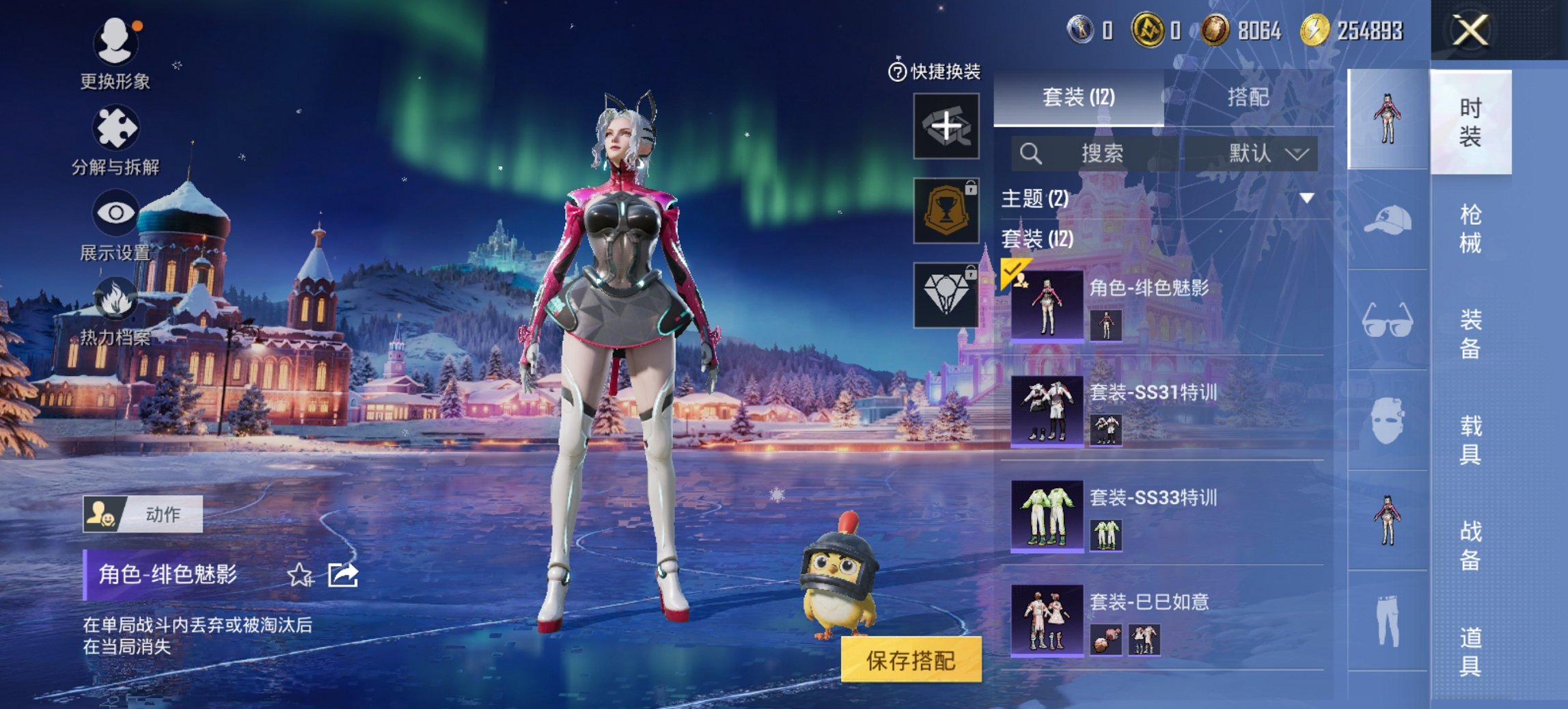This screenshot has height=709, width=1568.
Task: Collapse the 主题 (2) section
Action: coord(1306,198)
